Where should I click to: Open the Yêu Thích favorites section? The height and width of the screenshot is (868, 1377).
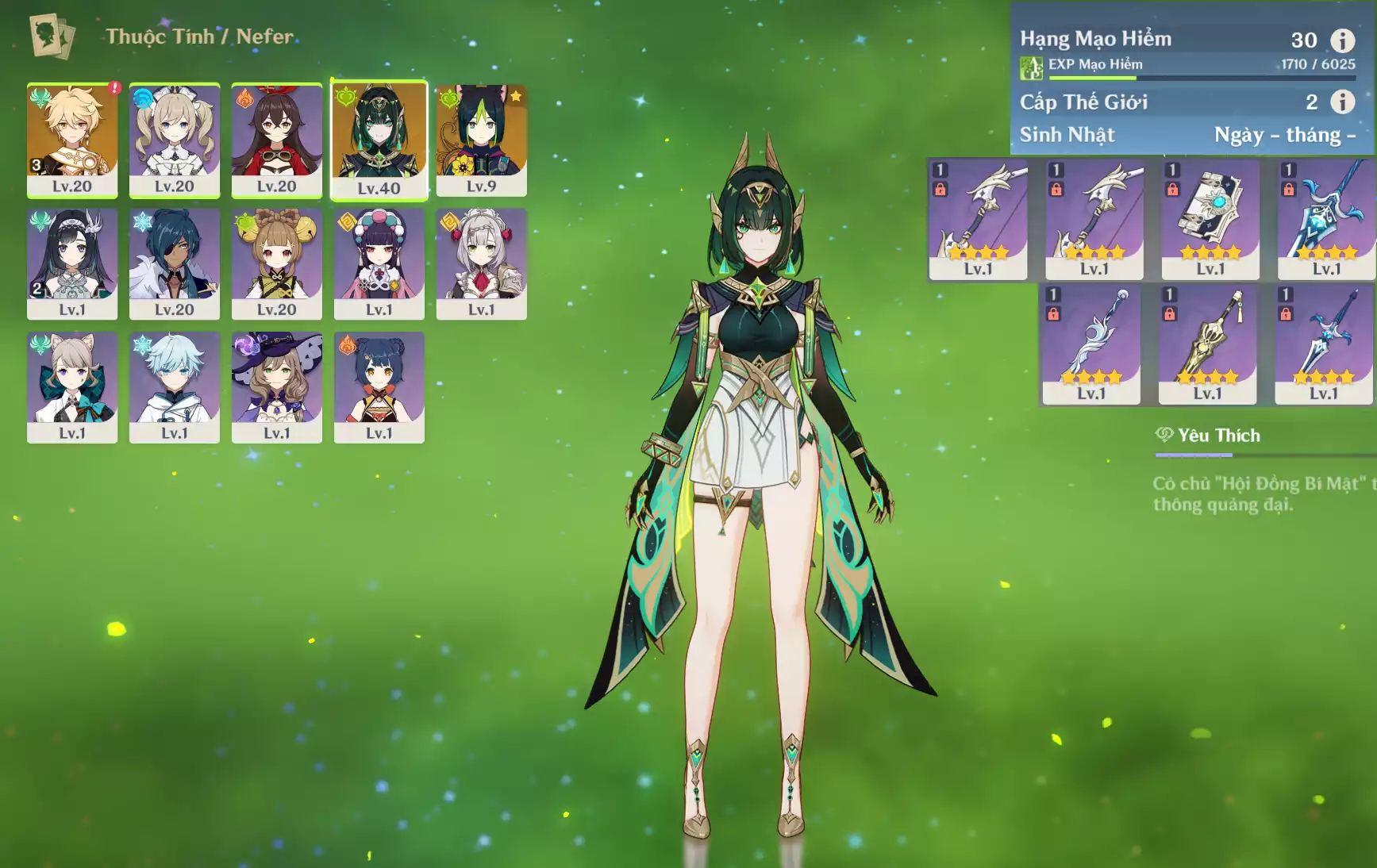click(x=1218, y=436)
